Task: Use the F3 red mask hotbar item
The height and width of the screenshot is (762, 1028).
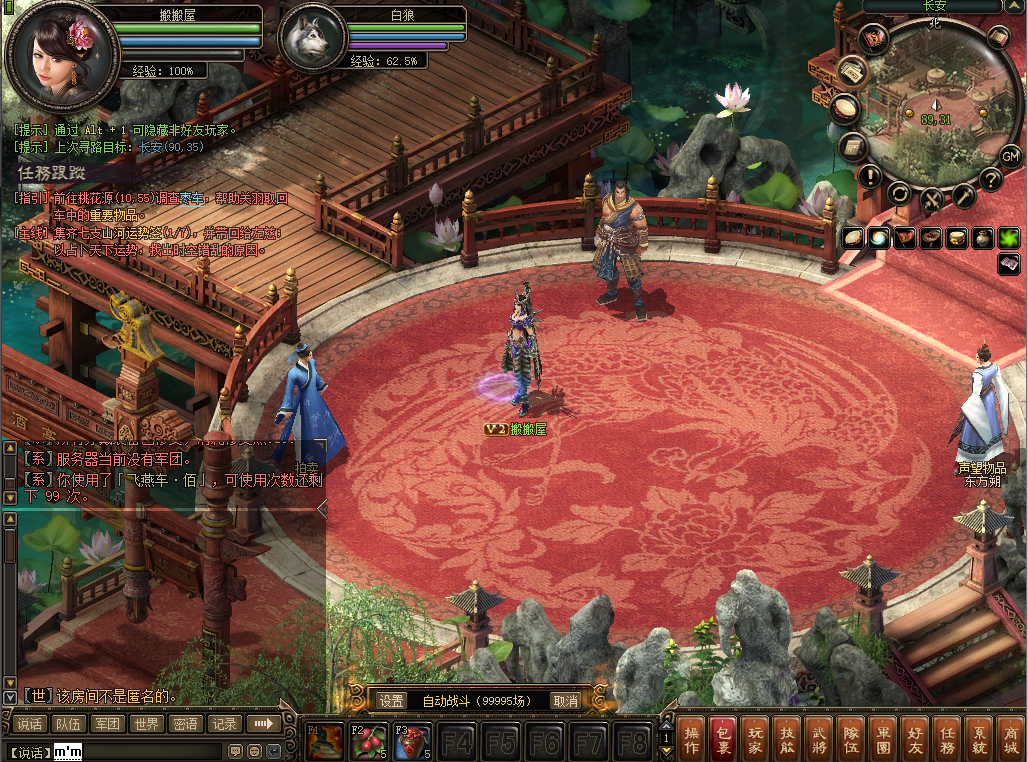Action: (411, 741)
